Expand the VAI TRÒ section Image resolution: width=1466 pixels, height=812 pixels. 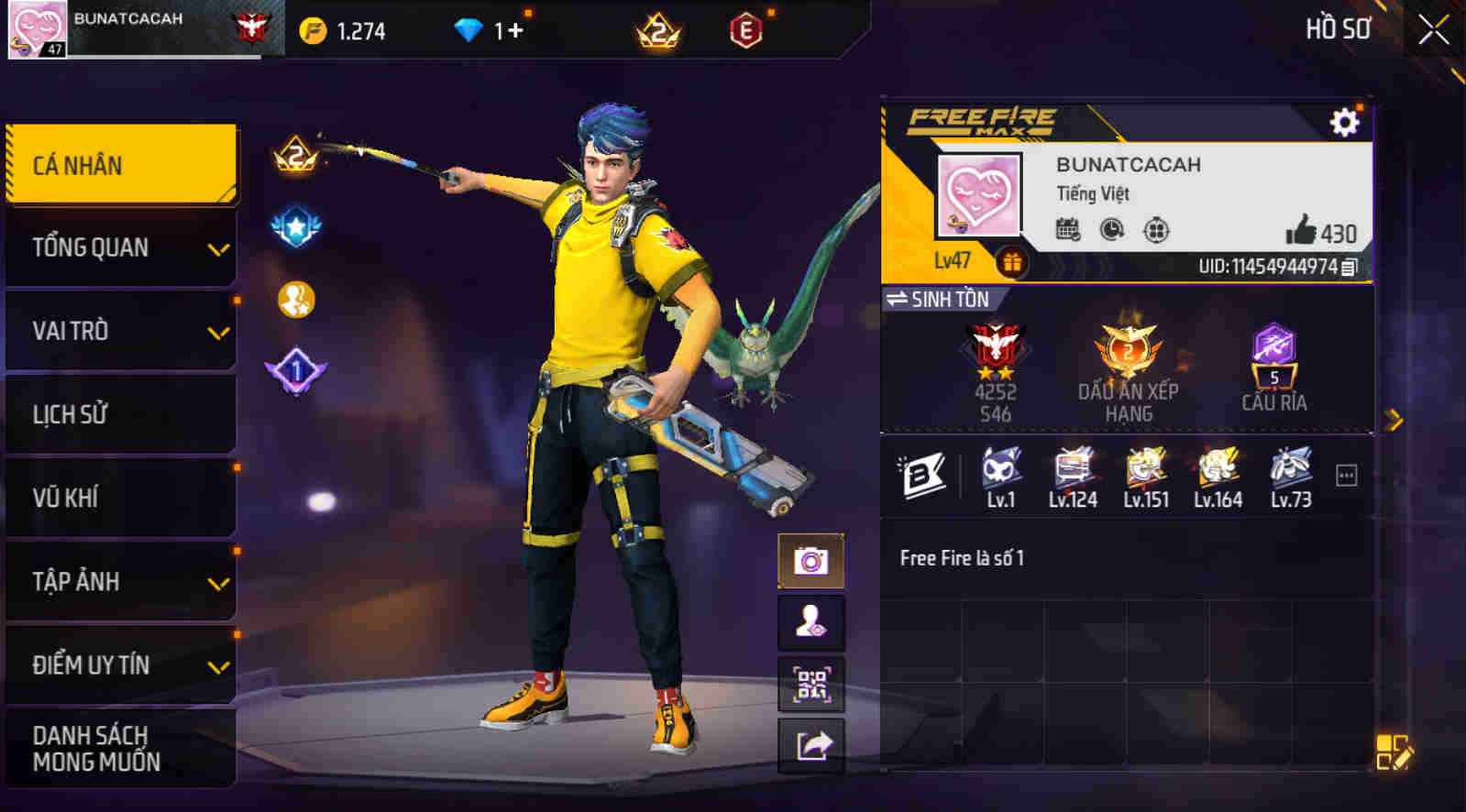tap(119, 331)
